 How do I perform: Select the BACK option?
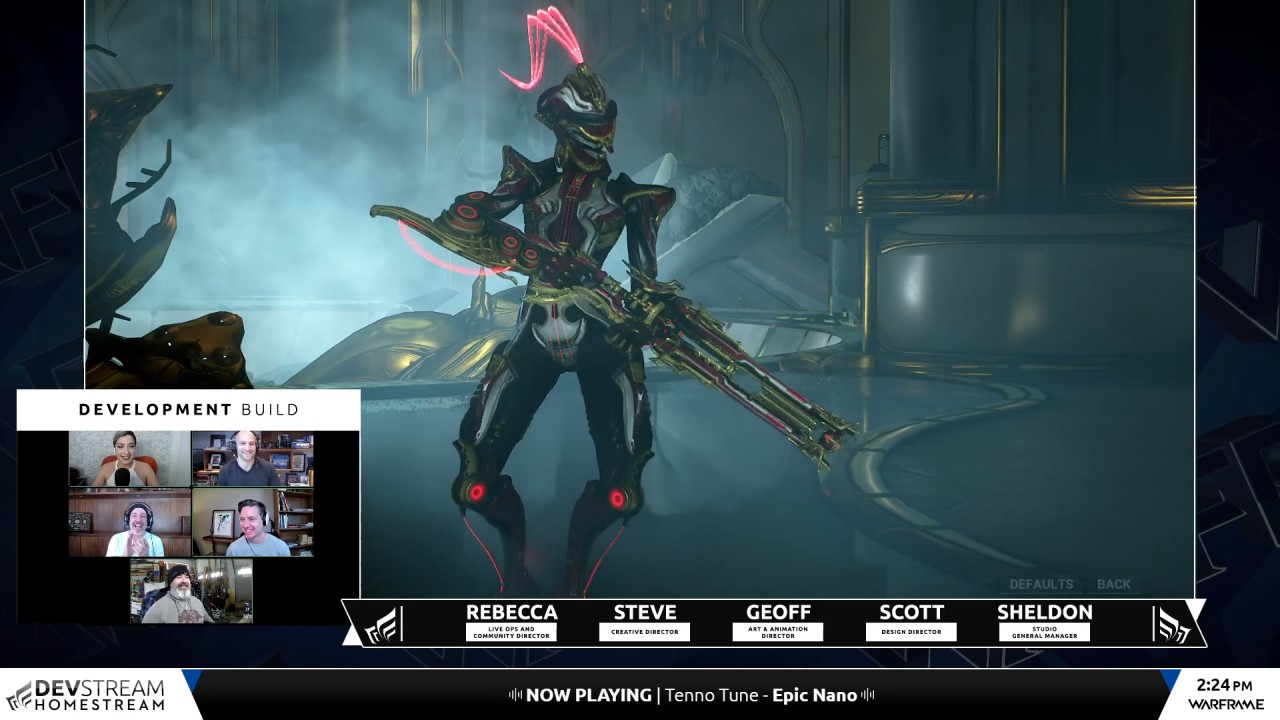coord(1115,584)
